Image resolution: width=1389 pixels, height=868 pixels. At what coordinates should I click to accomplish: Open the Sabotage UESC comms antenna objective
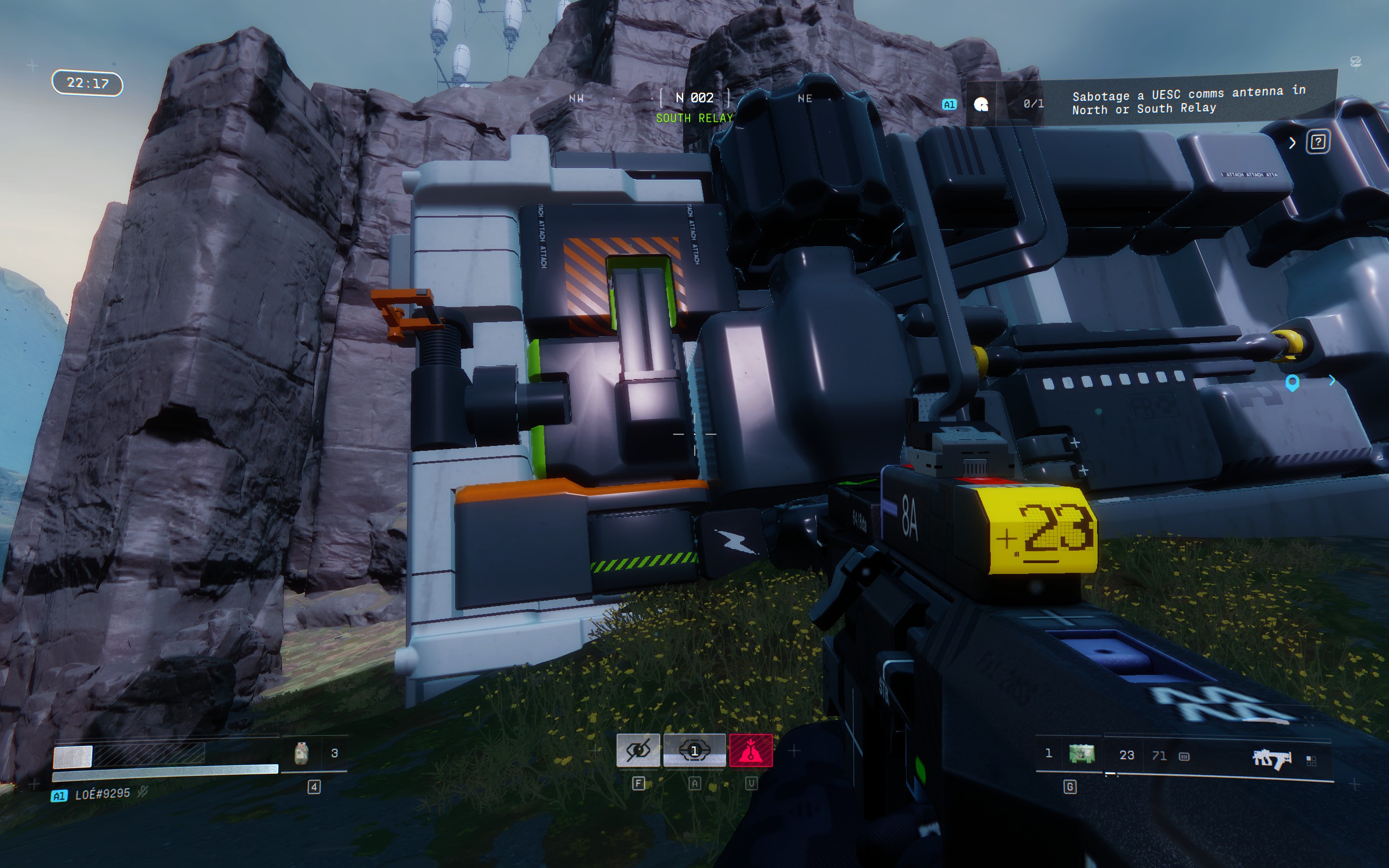click(1188, 100)
